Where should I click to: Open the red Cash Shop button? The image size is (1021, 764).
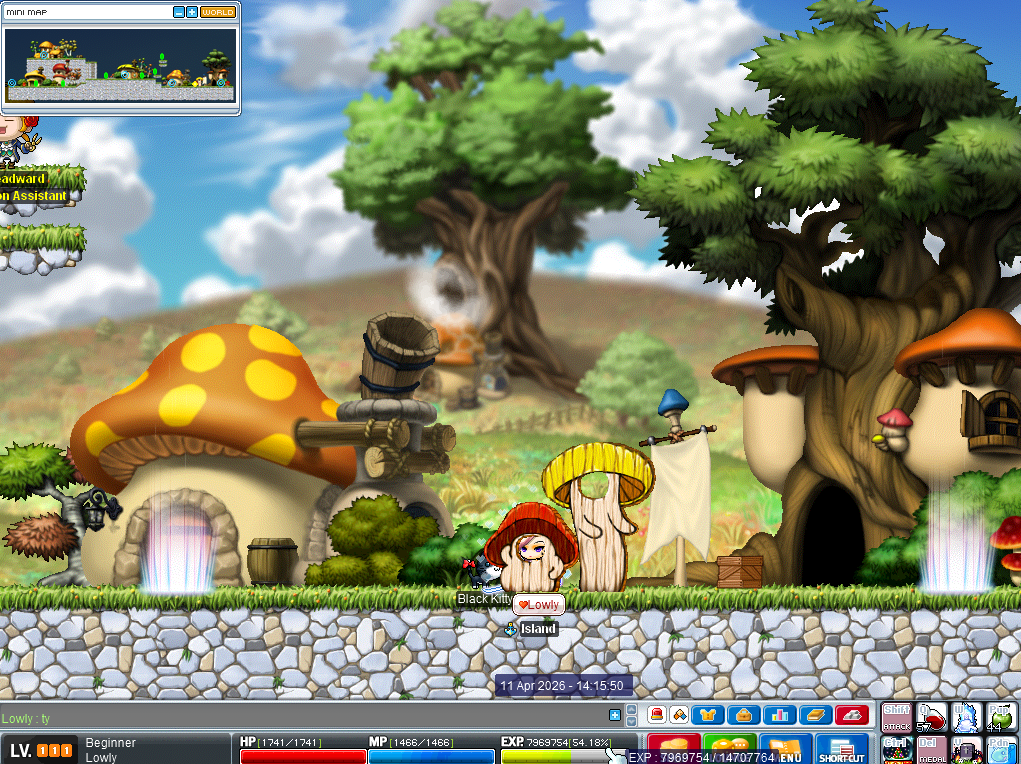pos(673,749)
